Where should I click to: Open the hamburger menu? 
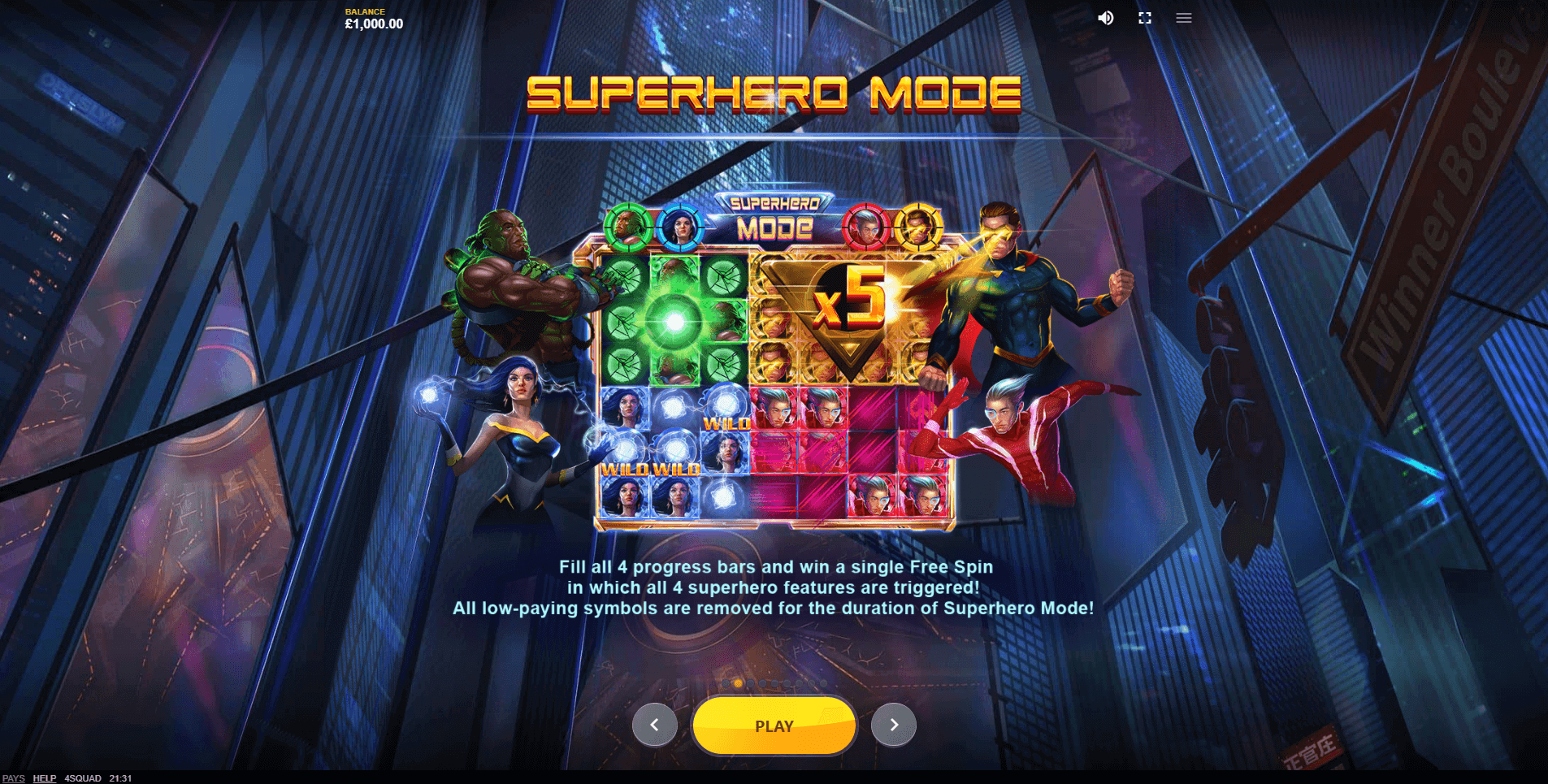coord(1183,18)
